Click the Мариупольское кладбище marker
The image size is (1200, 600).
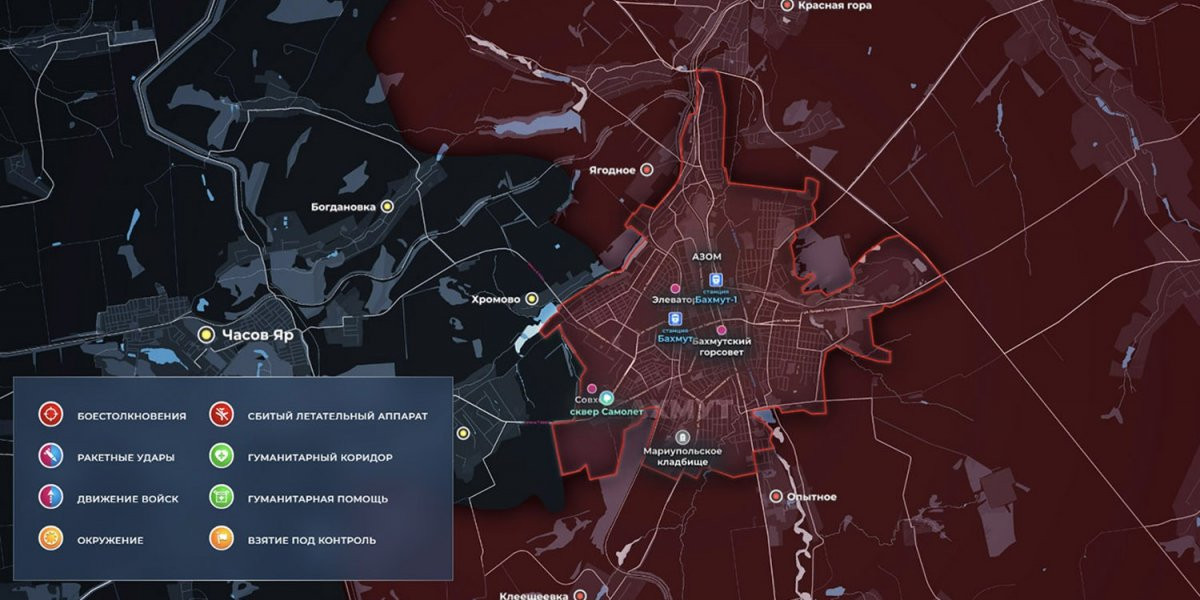[683, 437]
